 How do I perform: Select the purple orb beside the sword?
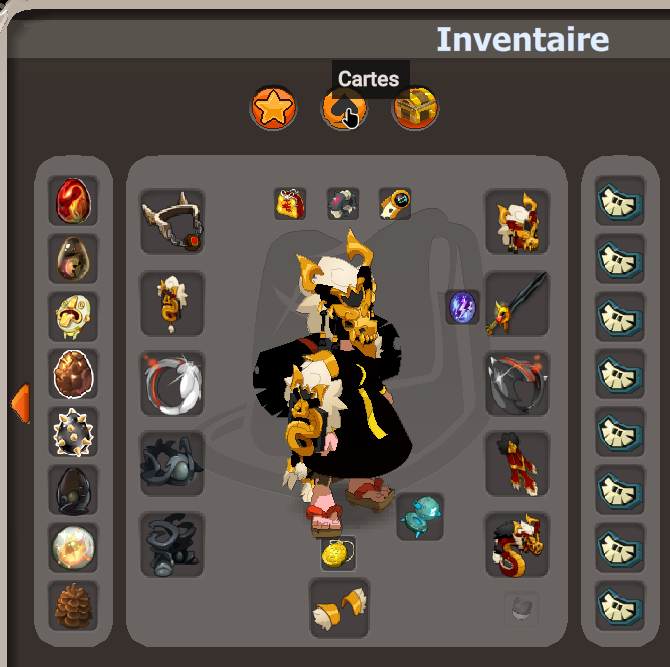(x=463, y=306)
